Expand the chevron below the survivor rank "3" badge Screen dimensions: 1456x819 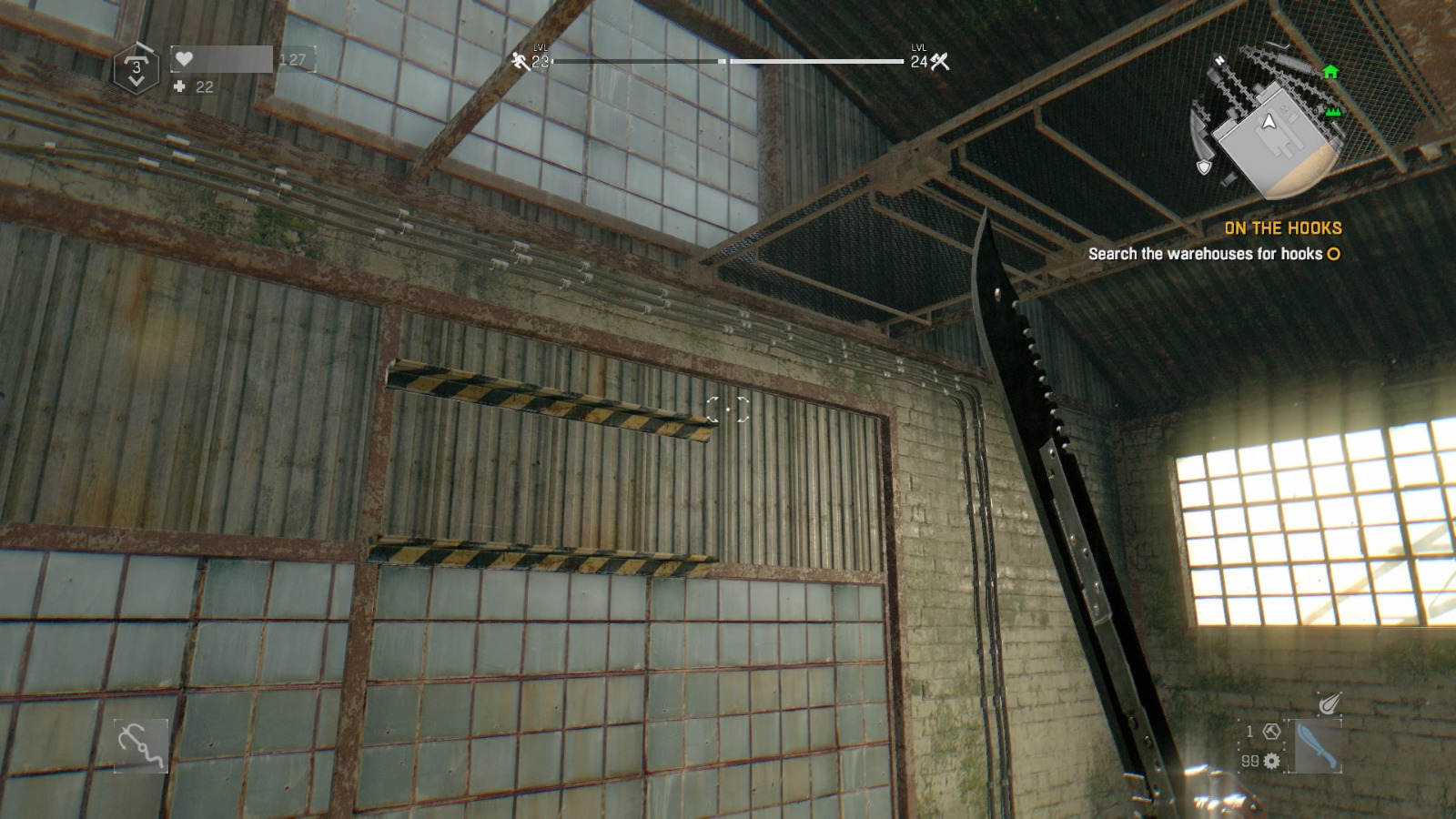(x=136, y=81)
